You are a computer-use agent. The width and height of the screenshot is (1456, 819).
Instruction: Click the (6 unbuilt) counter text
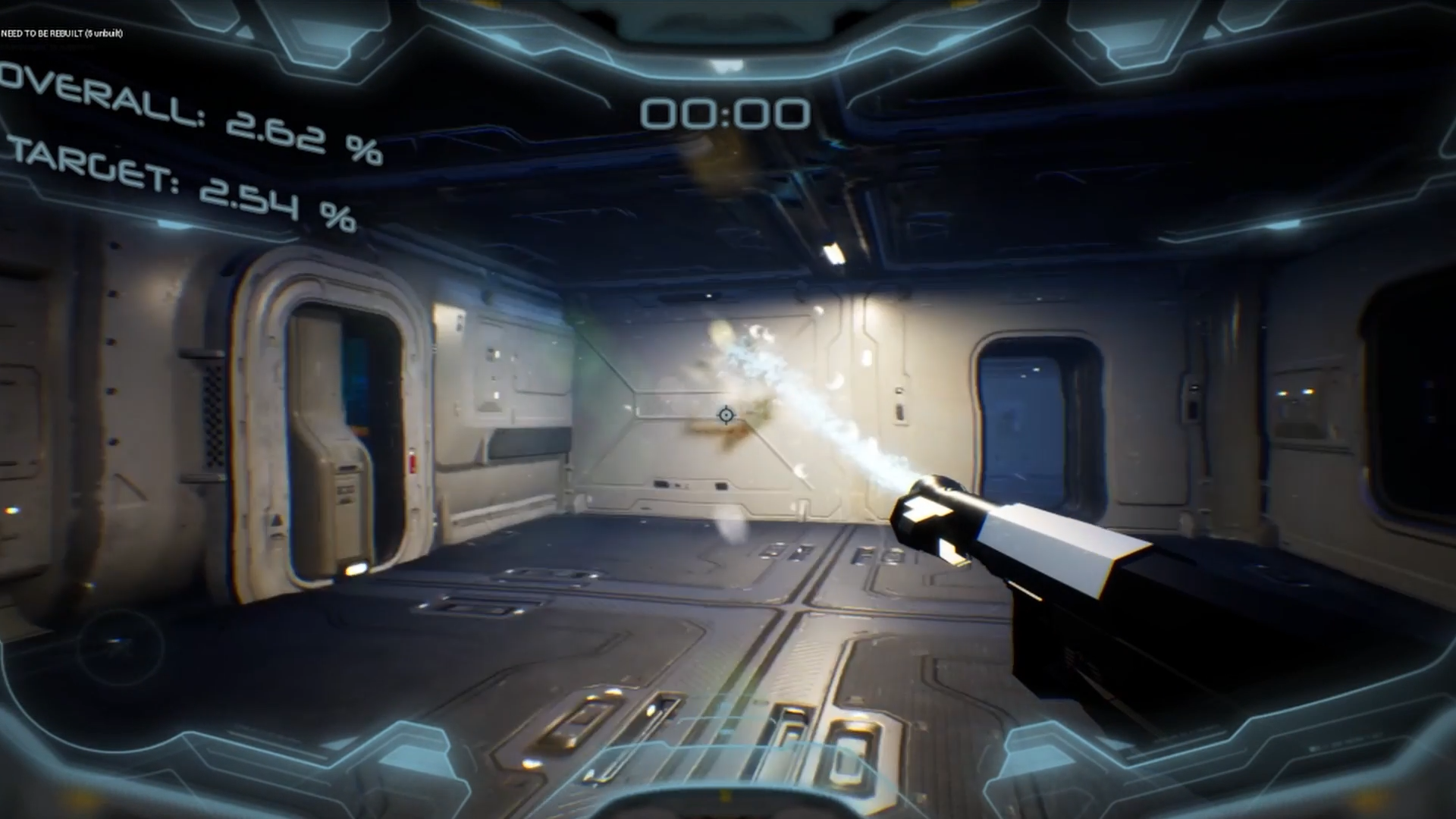pyautogui.click(x=102, y=34)
